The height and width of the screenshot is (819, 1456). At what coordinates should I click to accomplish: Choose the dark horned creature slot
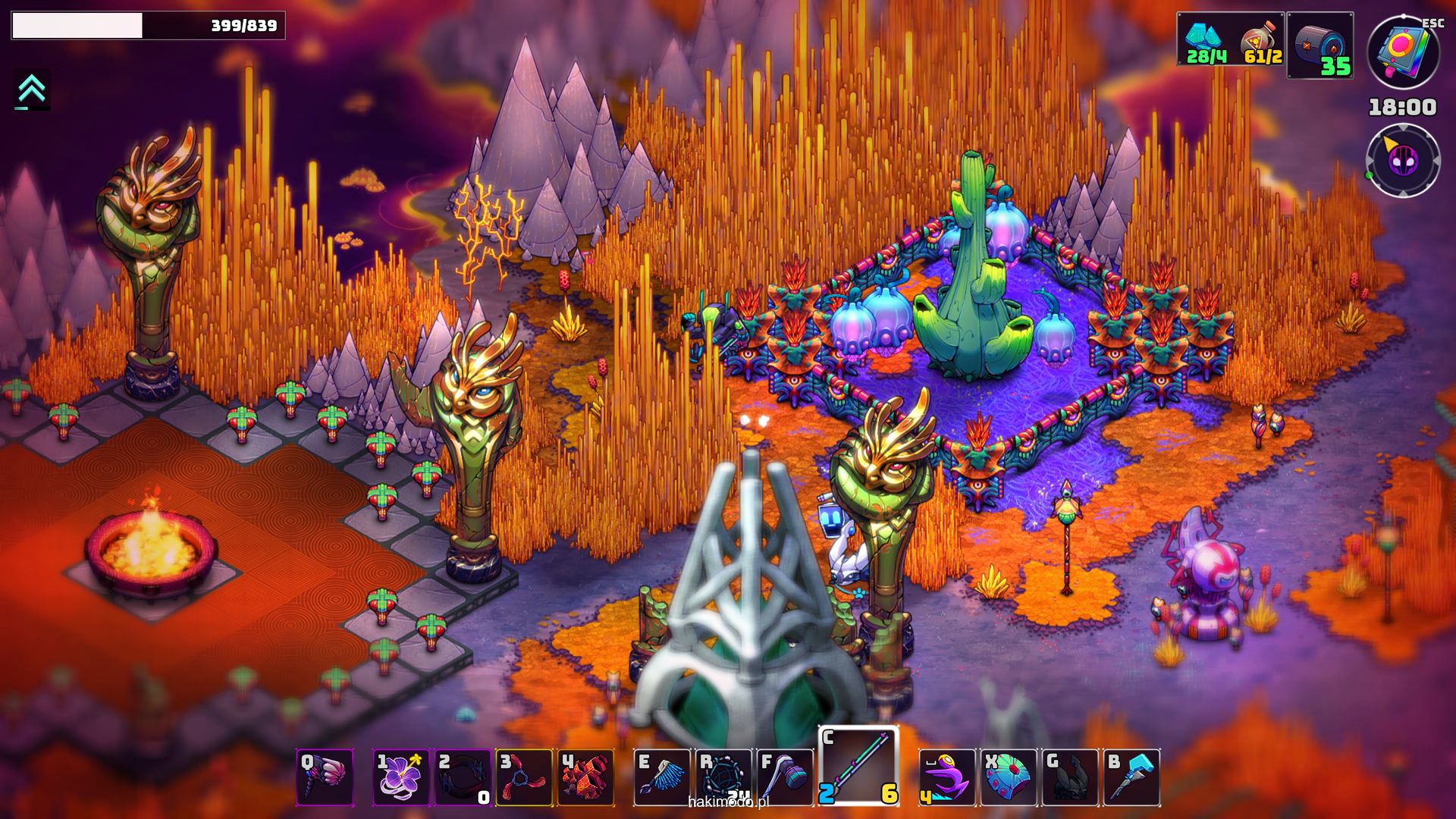[1070, 777]
